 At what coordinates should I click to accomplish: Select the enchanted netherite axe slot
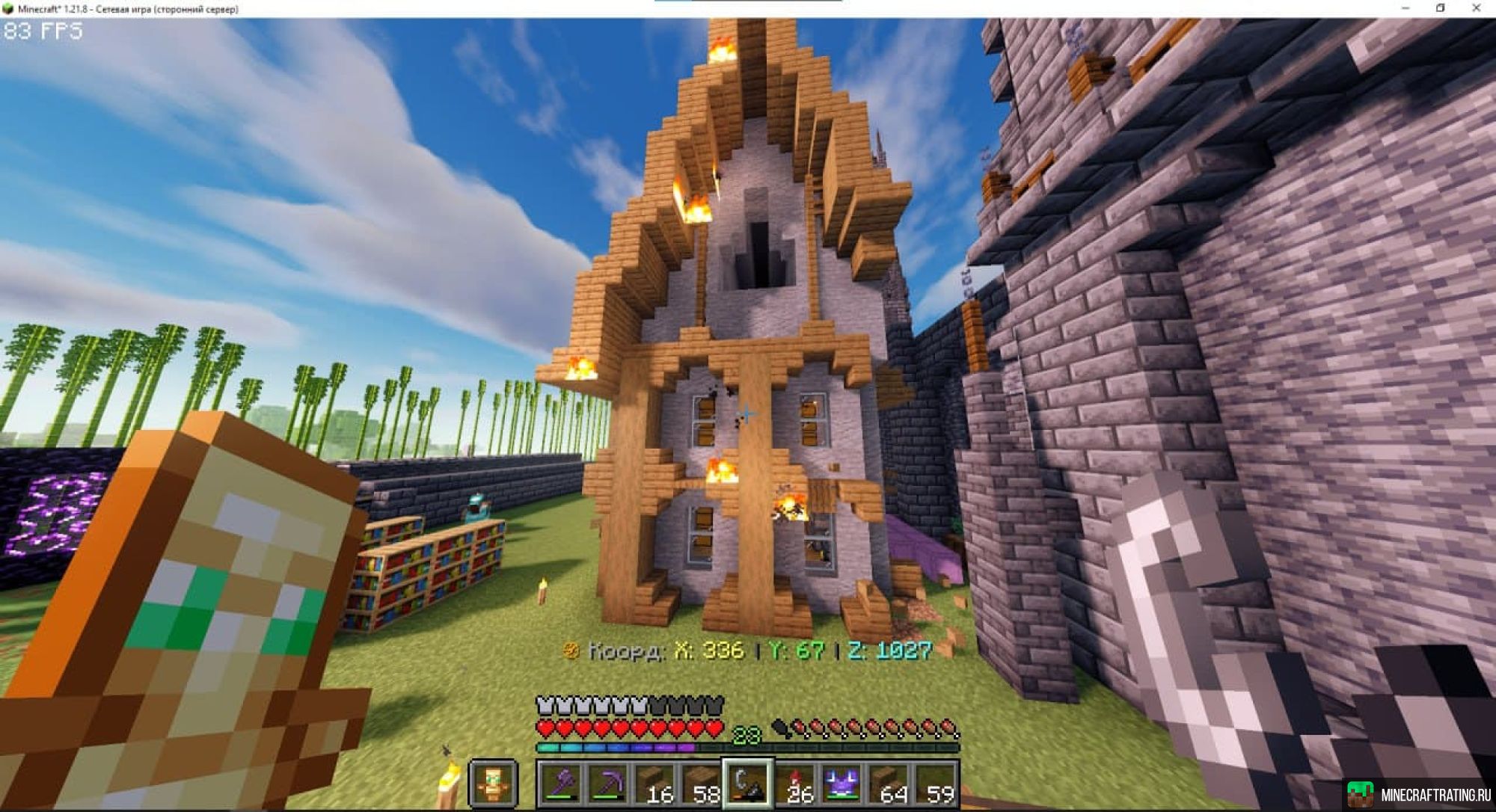(x=561, y=784)
